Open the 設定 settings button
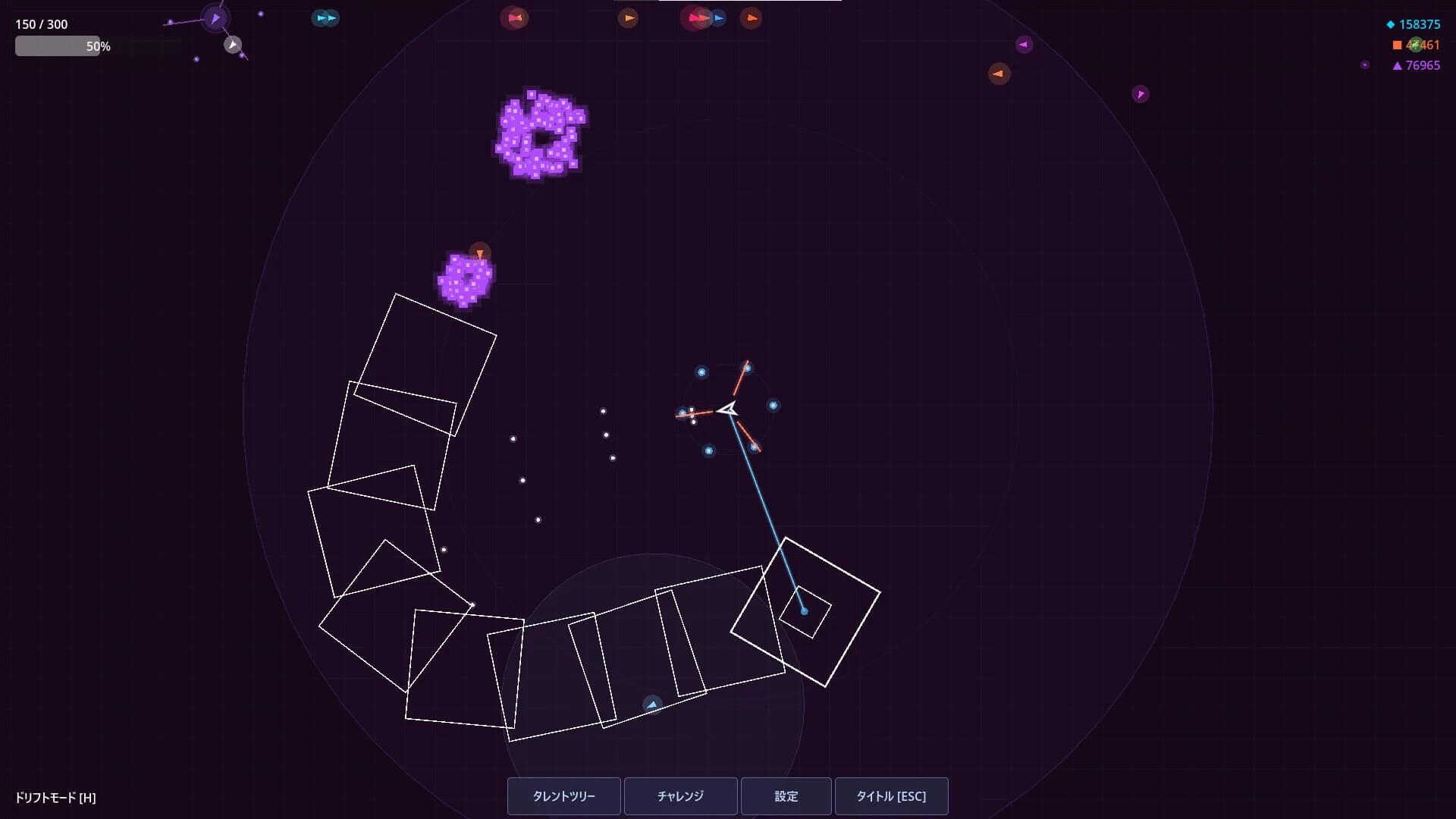1456x819 pixels. 786,796
